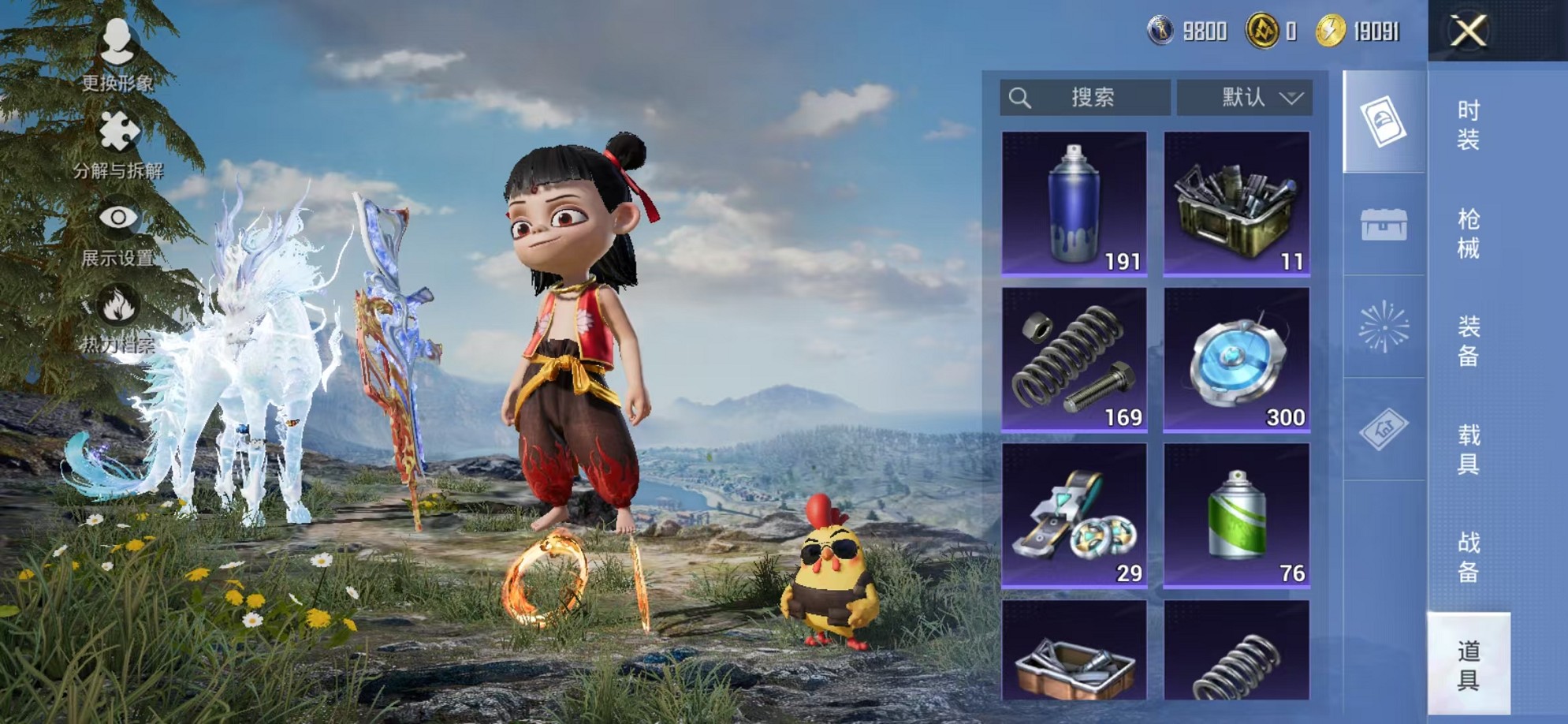Select the blue round disc item
This screenshot has height=724, width=1568.
[x=1236, y=359]
